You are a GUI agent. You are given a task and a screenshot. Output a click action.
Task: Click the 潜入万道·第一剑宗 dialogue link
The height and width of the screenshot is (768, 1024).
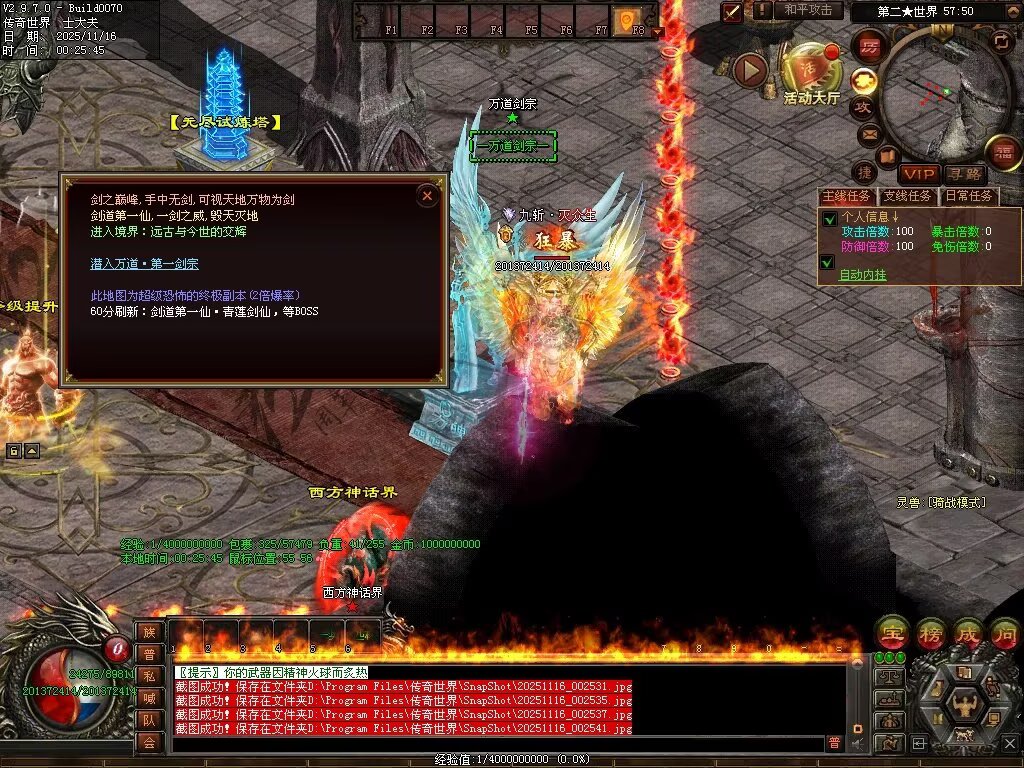[144, 264]
